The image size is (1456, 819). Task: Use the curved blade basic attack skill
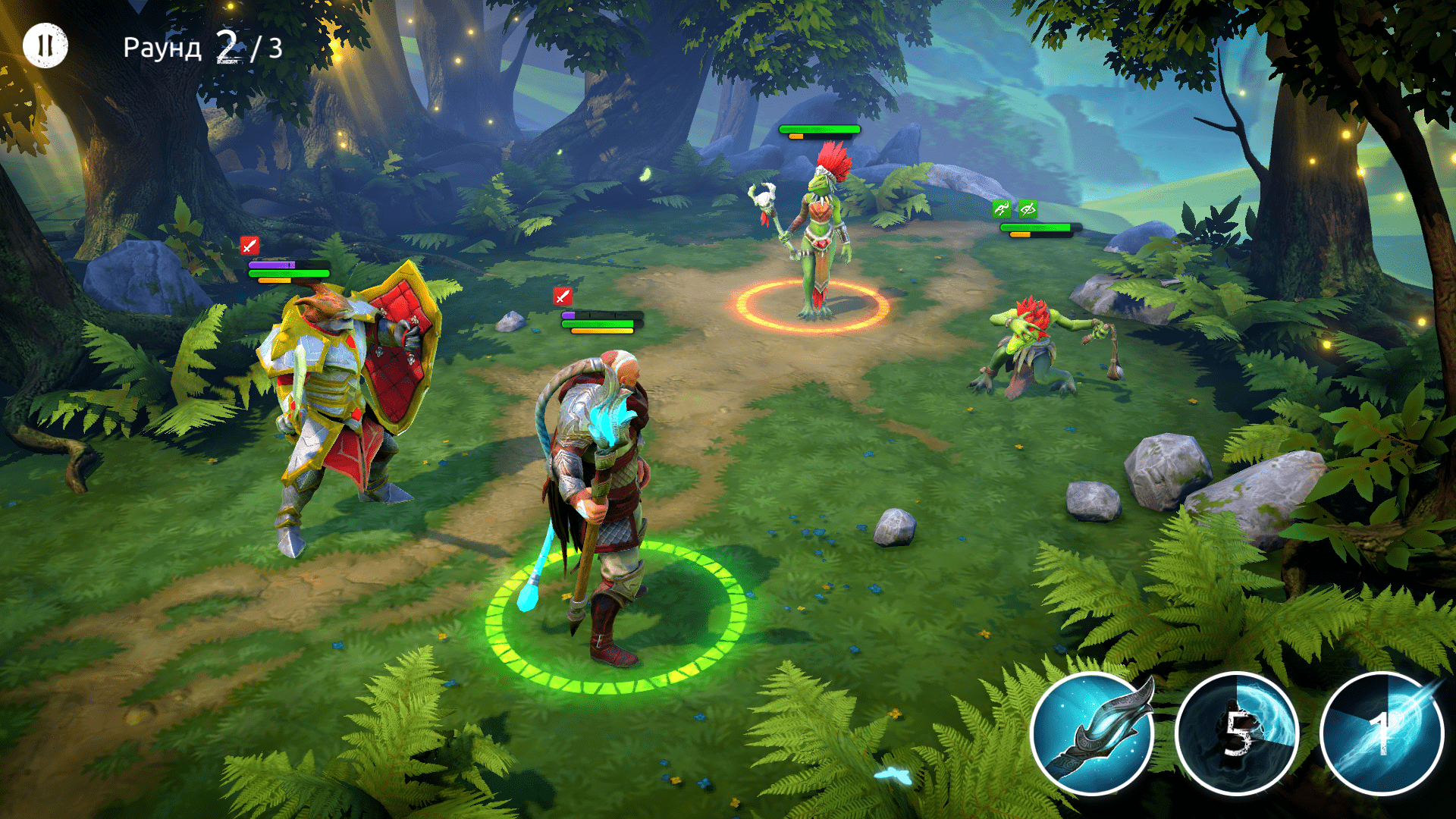[x=1092, y=733]
